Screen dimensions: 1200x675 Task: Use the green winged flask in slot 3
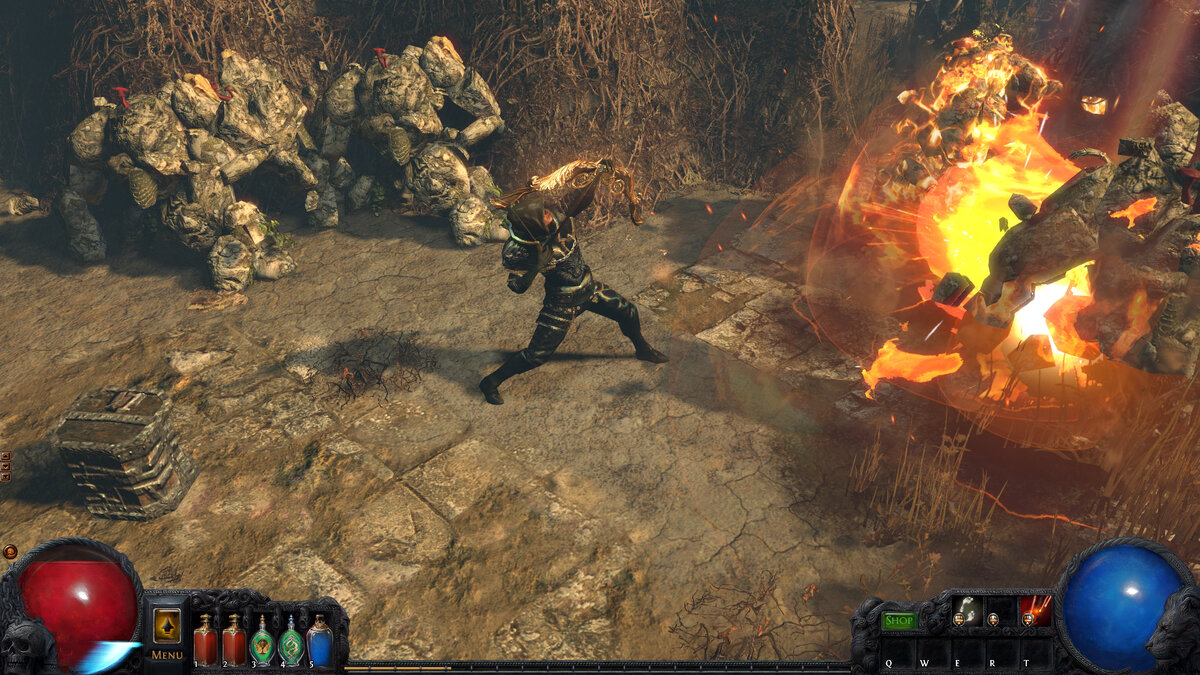pos(262,640)
